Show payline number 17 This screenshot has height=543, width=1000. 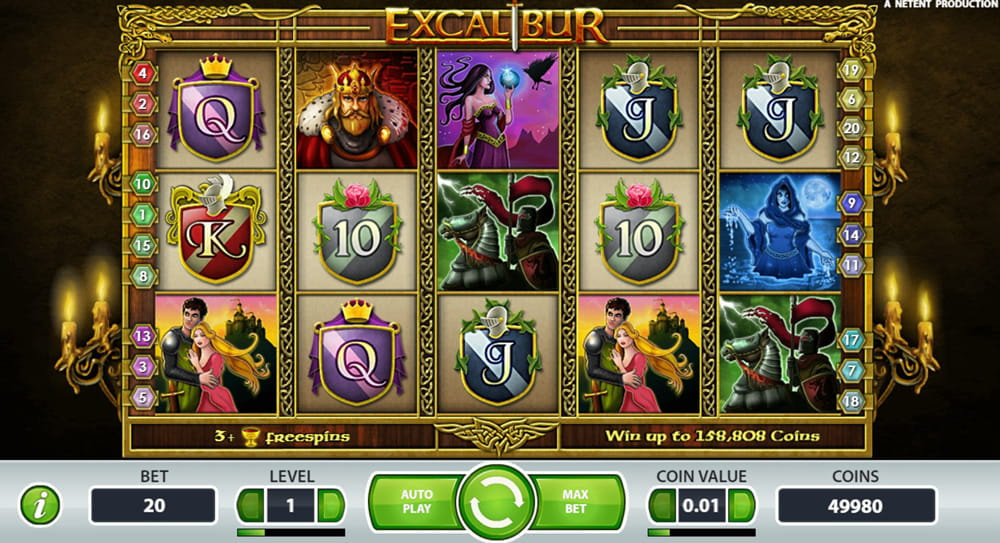point(852,340)
